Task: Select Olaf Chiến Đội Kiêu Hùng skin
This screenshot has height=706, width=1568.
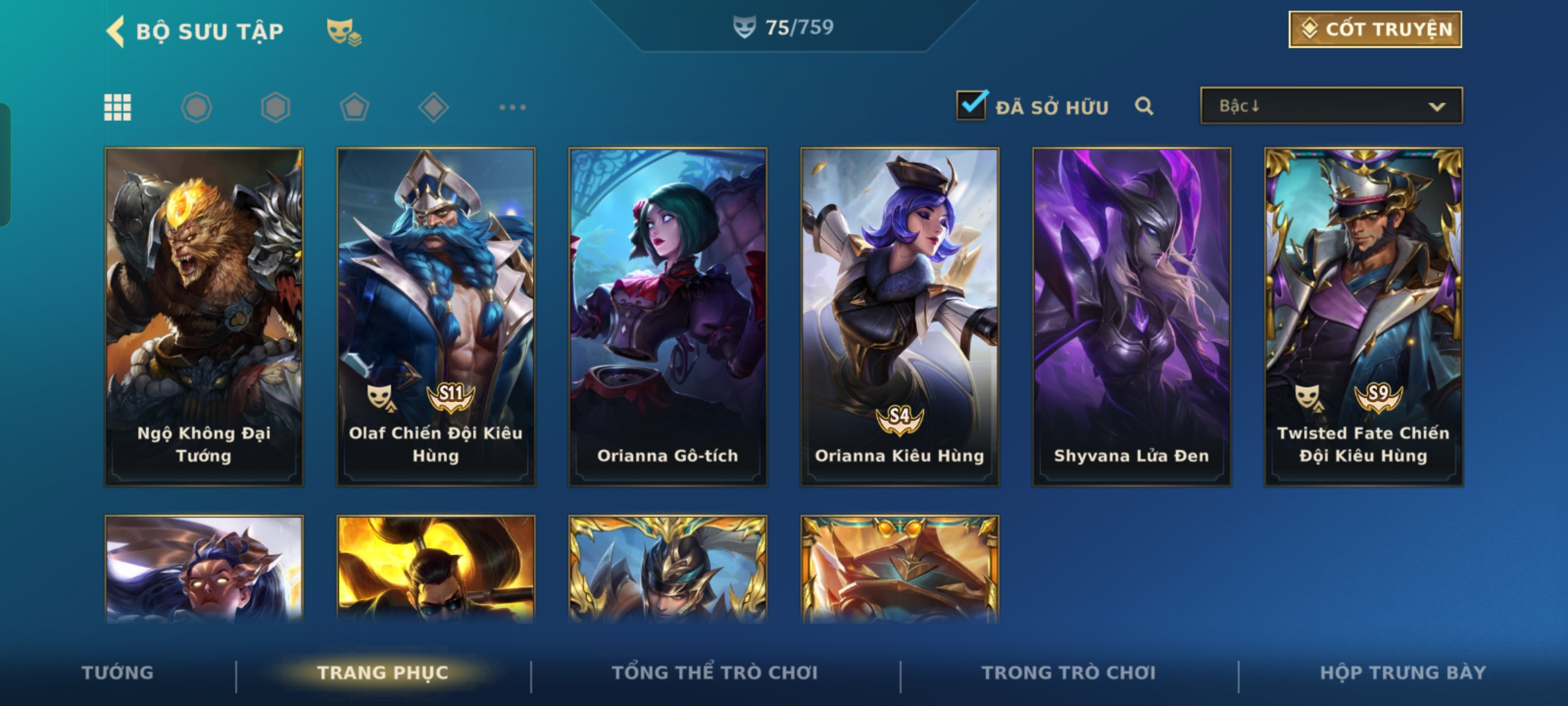Action: click(x=436, y=317)
